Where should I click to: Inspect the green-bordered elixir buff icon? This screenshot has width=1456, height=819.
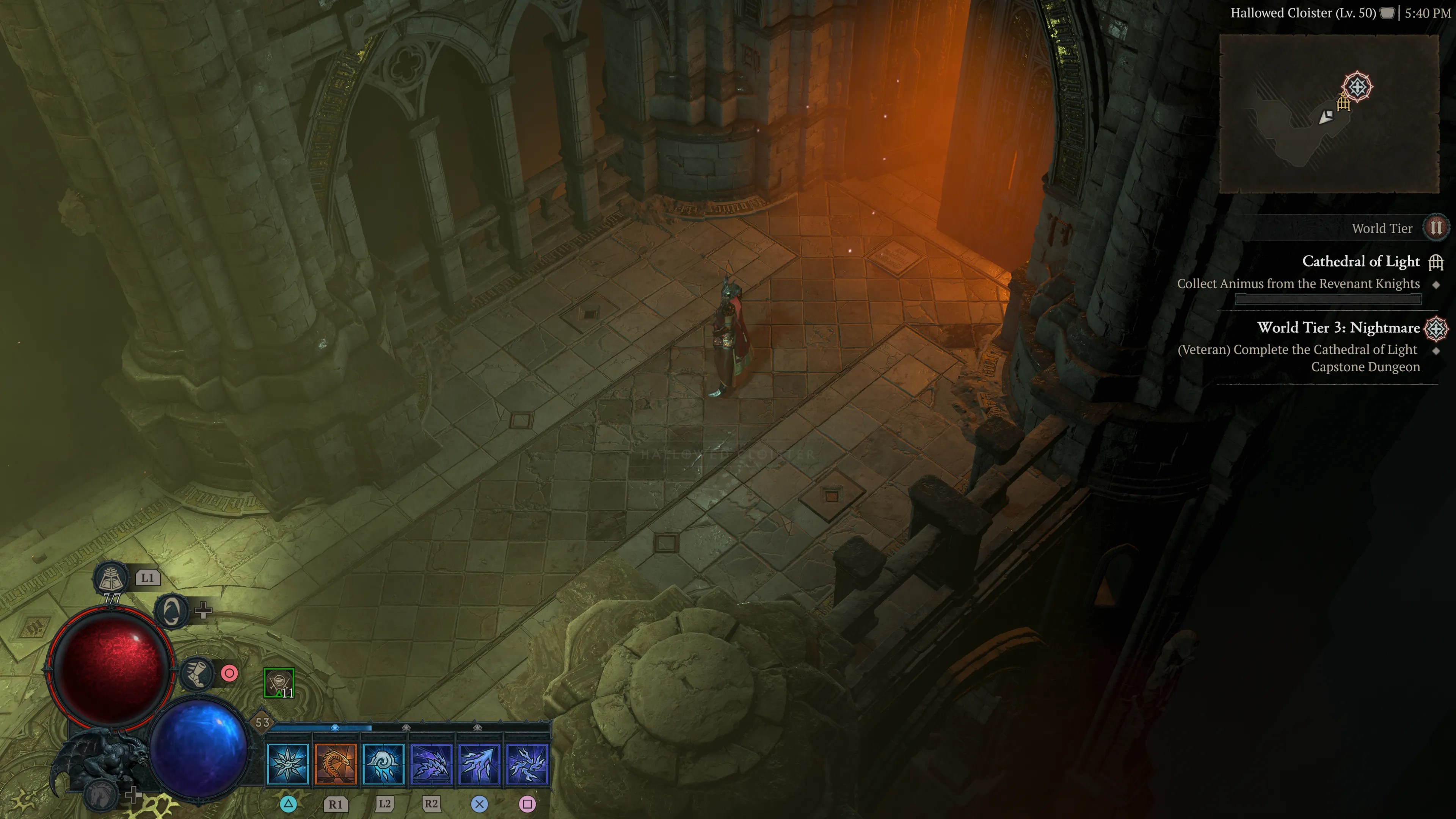279,683
